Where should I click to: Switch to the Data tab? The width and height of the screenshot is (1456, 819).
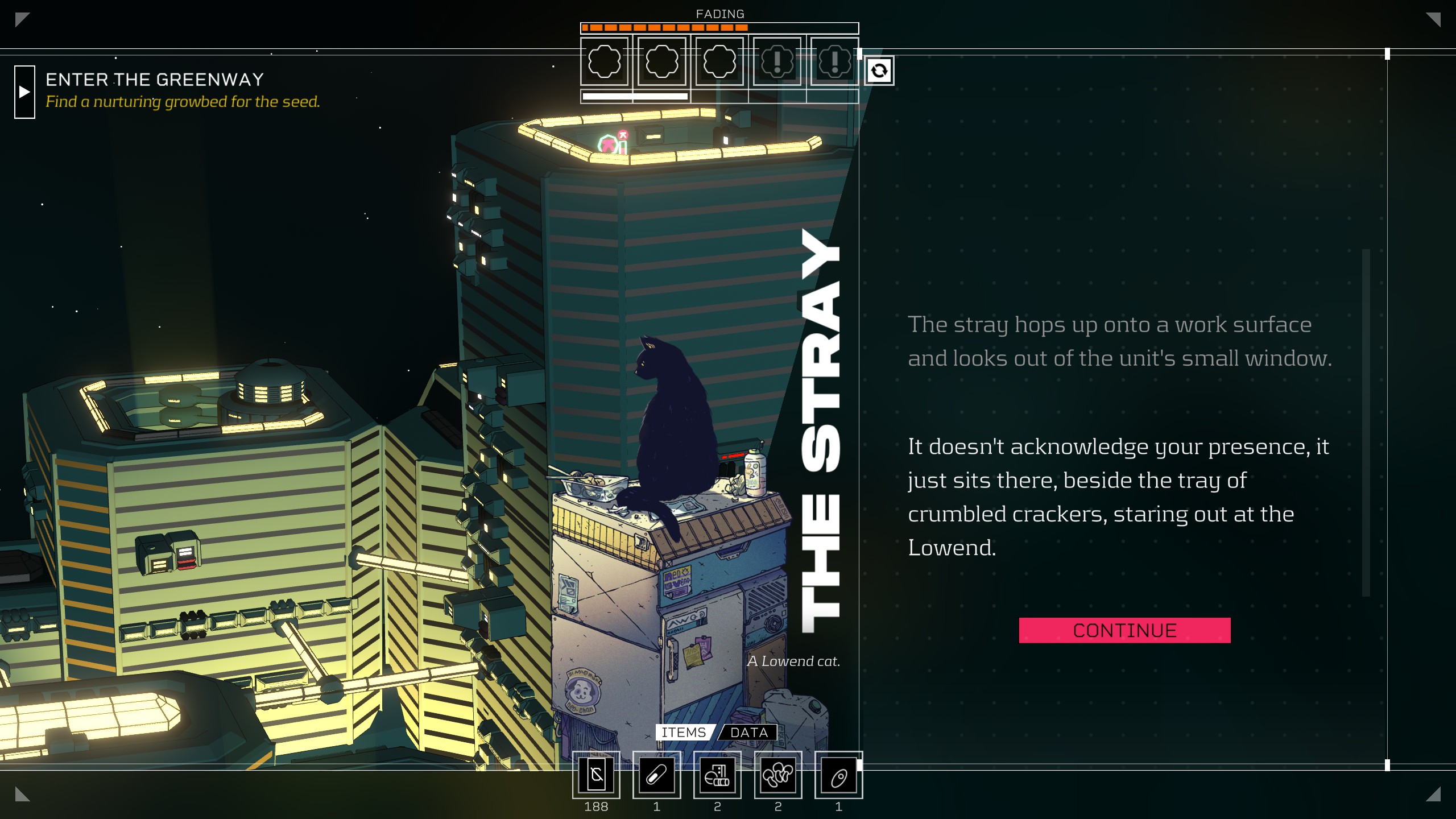pyautogui.click(x=748, y=733)
